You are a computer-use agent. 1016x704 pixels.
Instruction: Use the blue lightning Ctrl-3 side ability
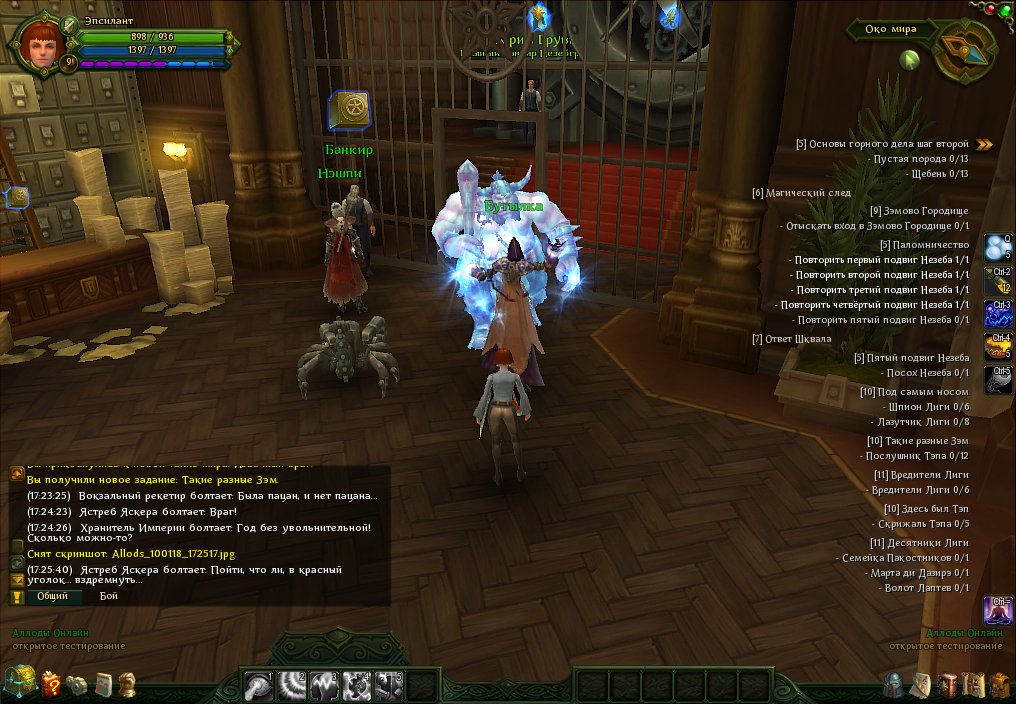[998, 314]
